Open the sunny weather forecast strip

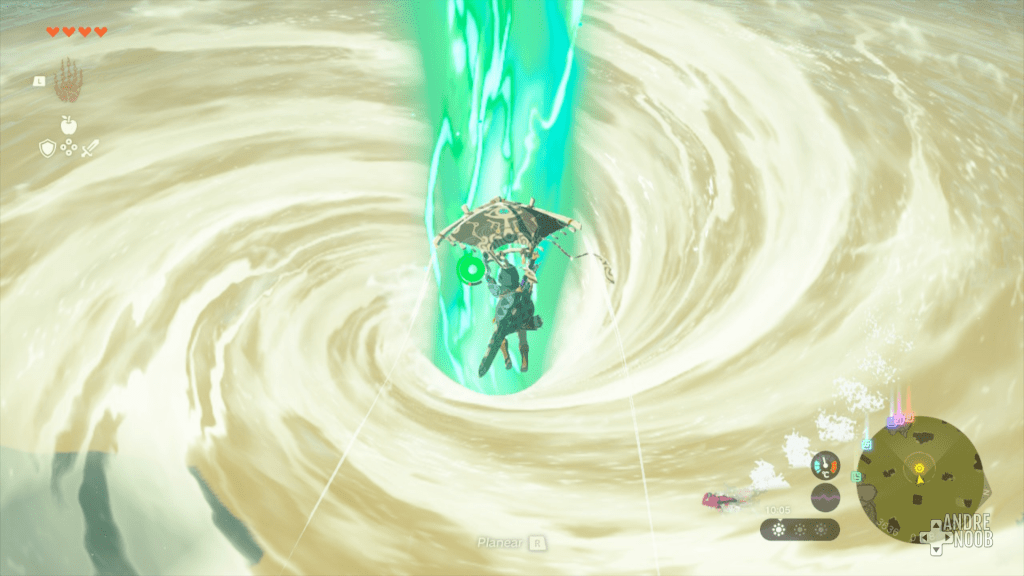799,529
